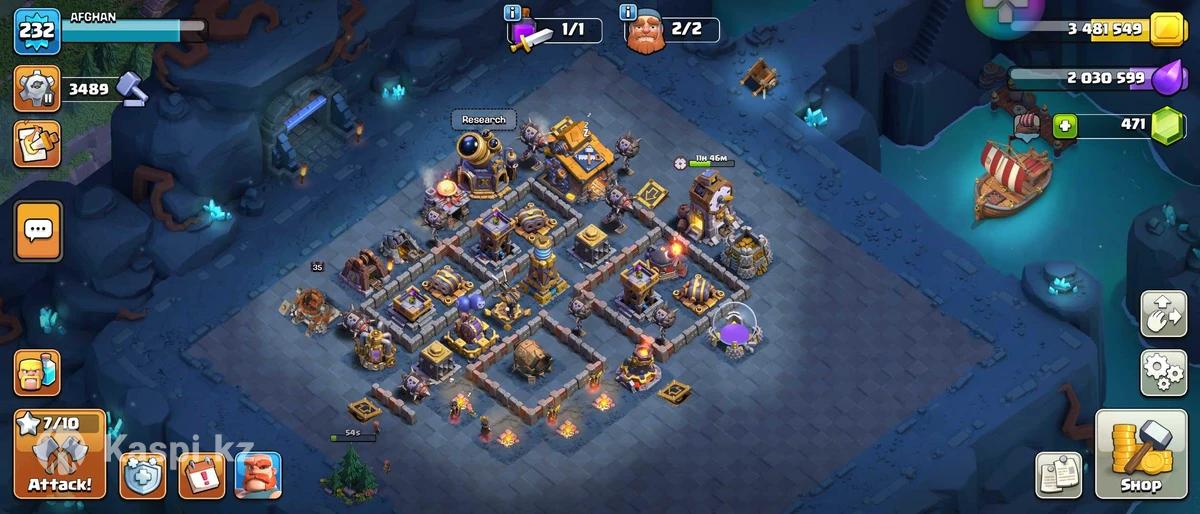1200x514 pixels.
Task: Open the red-bearded builder portrait icon
Action: (x=258, y=474)
